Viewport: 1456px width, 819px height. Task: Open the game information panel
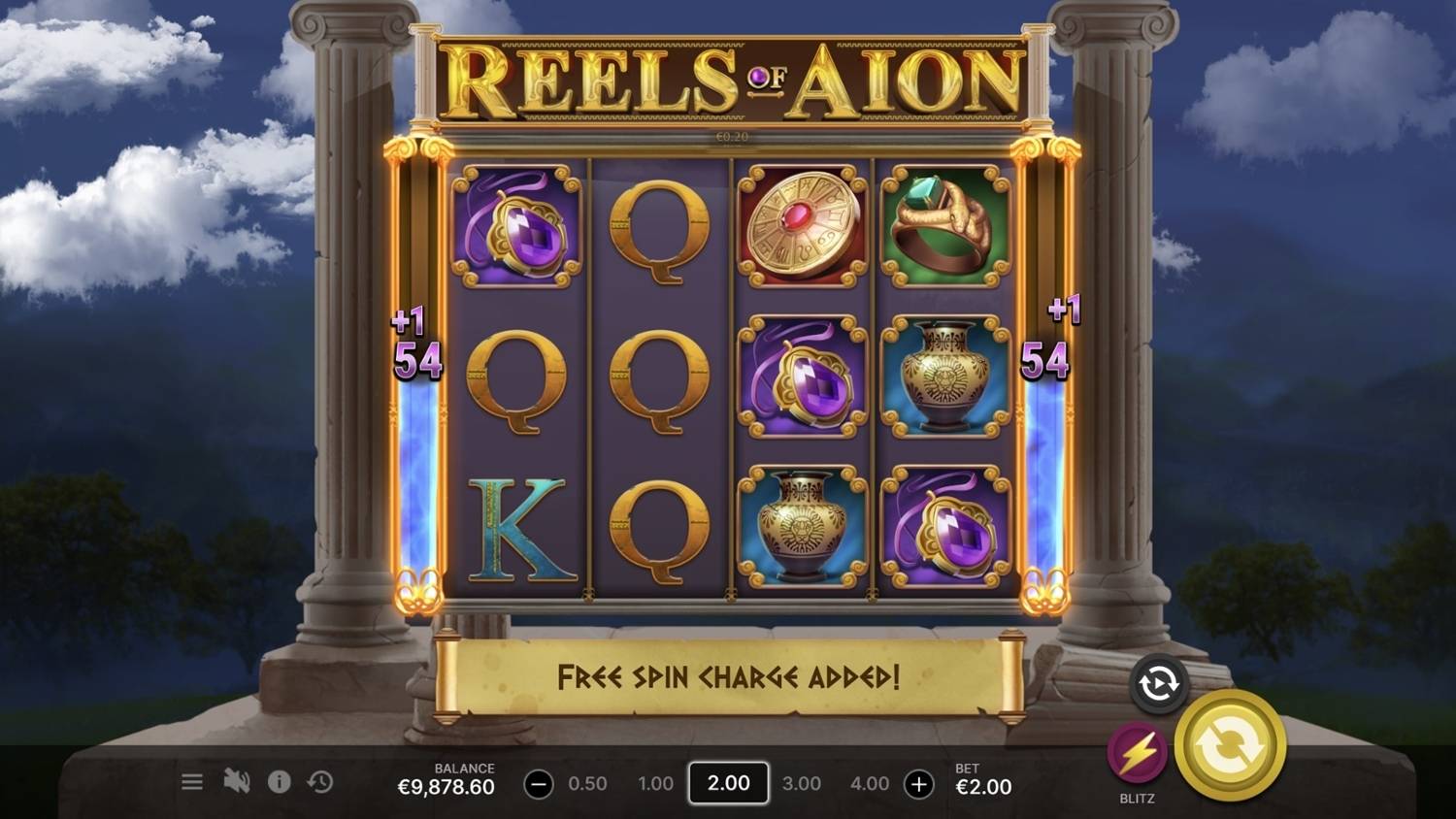pyautogui.click(x=281, y=781)
